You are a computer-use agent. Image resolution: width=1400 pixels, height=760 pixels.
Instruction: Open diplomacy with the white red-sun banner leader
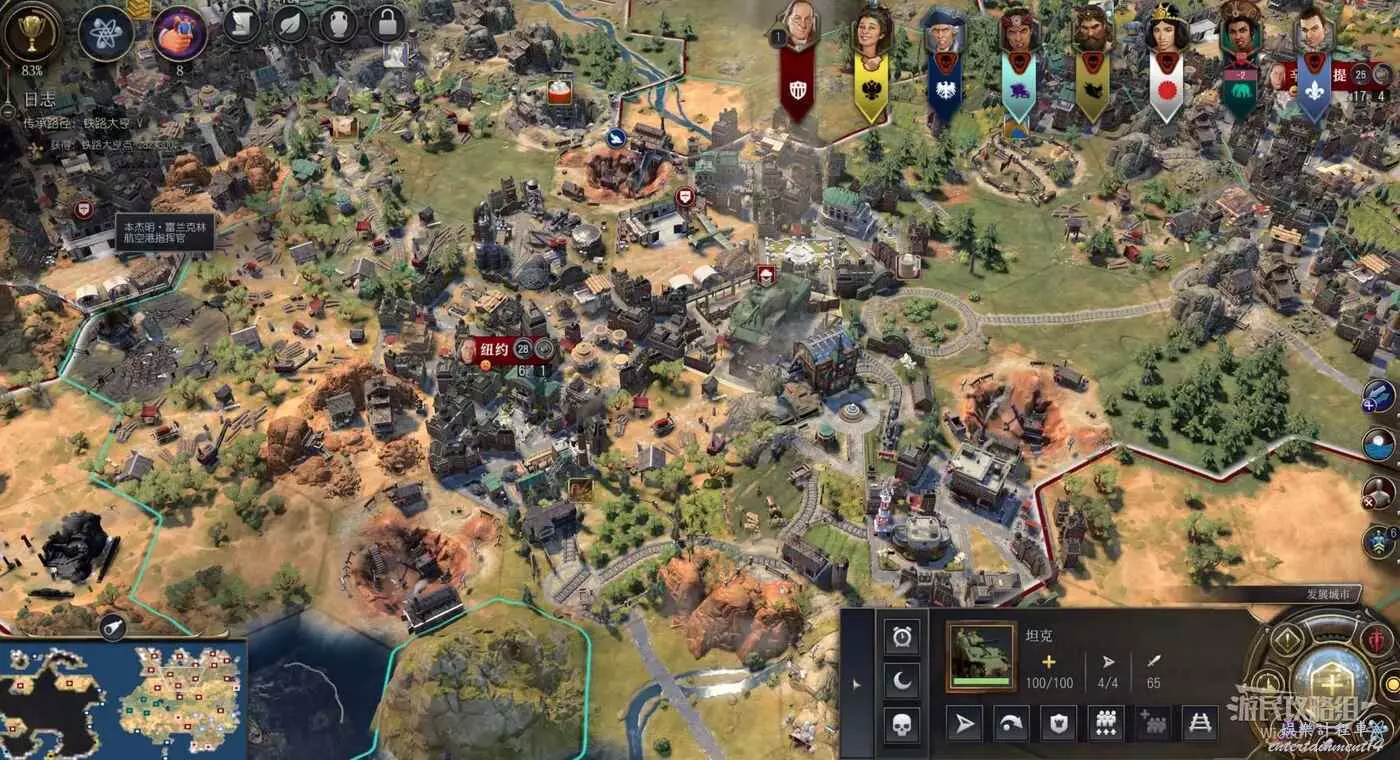point(1165,62)
